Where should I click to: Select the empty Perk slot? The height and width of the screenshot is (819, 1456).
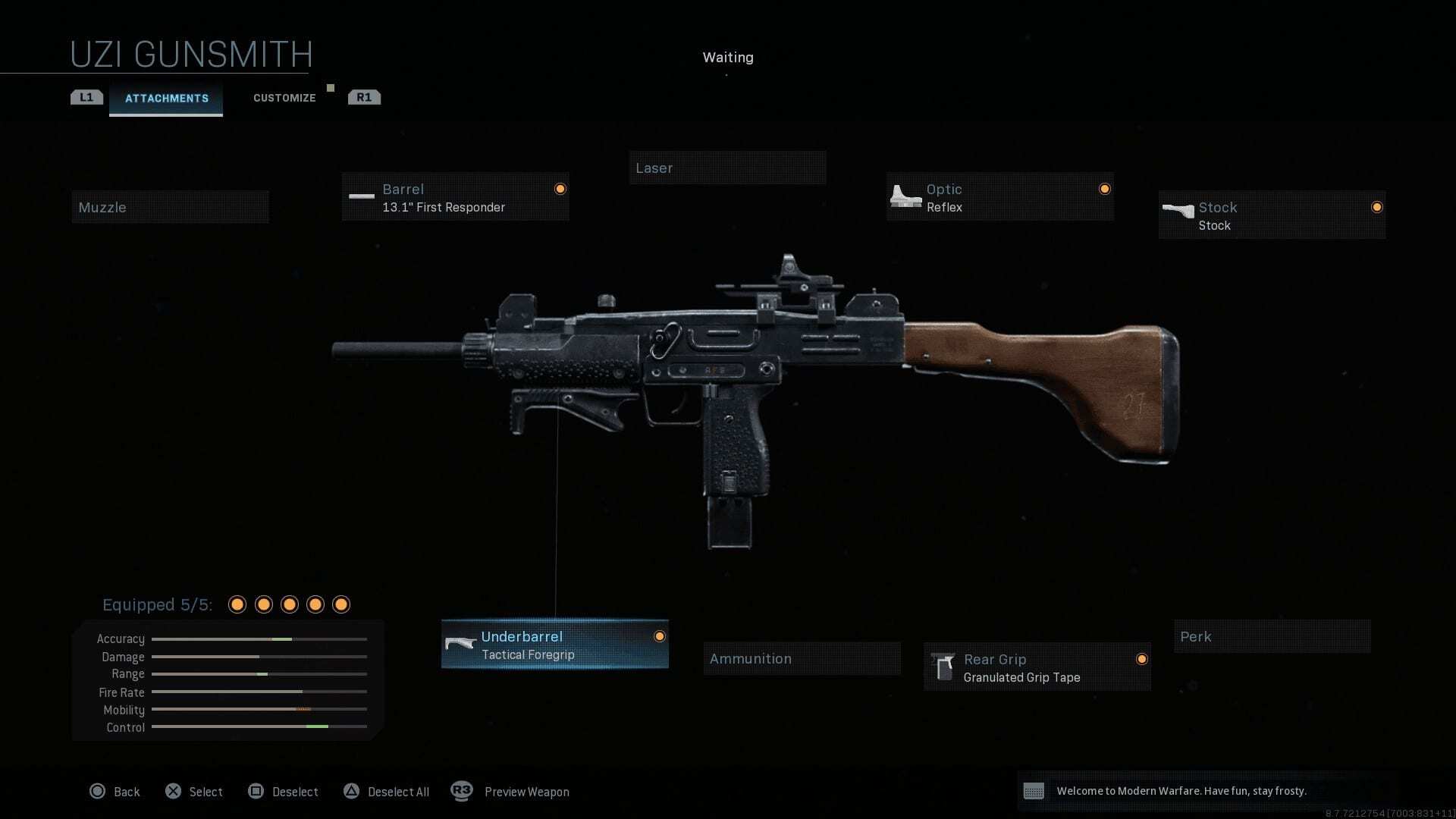point(1272,637)
